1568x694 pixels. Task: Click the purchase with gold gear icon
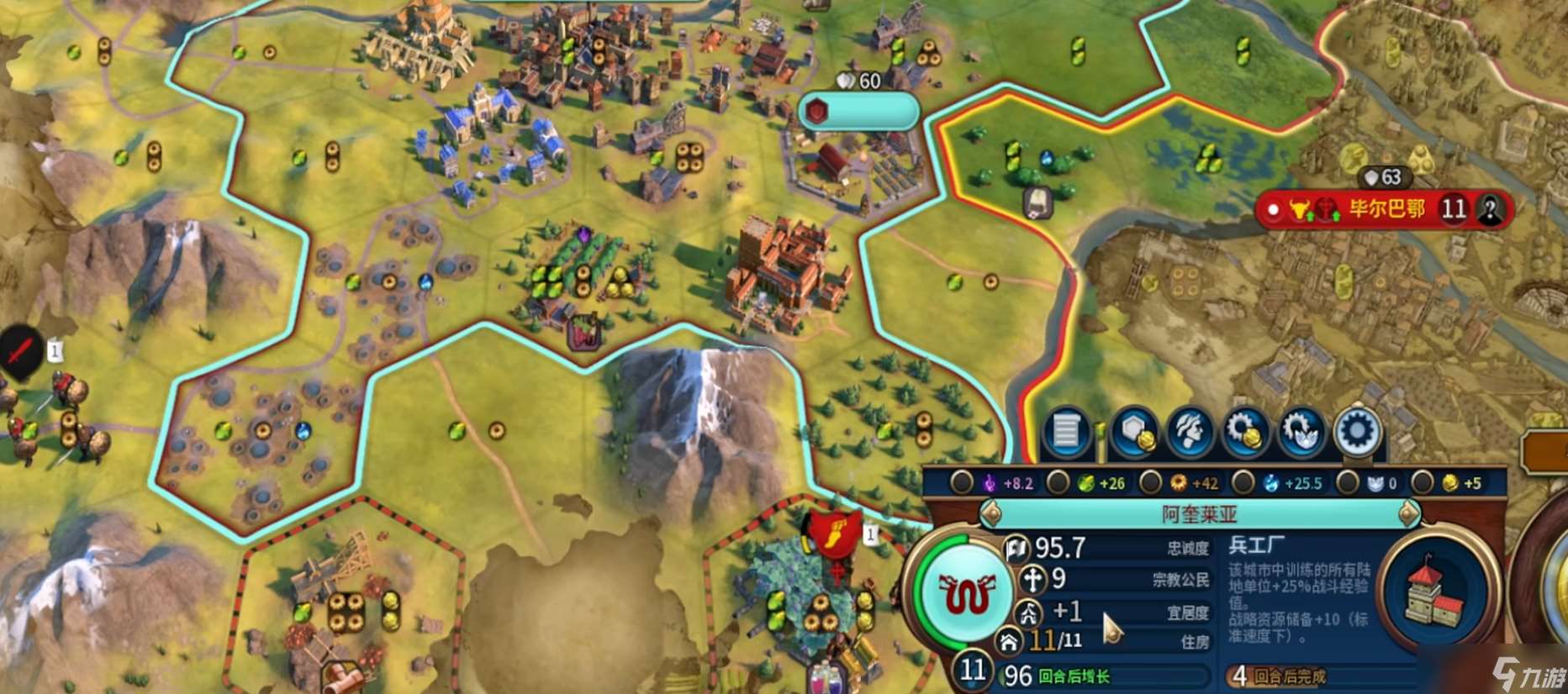(1245, 432)
